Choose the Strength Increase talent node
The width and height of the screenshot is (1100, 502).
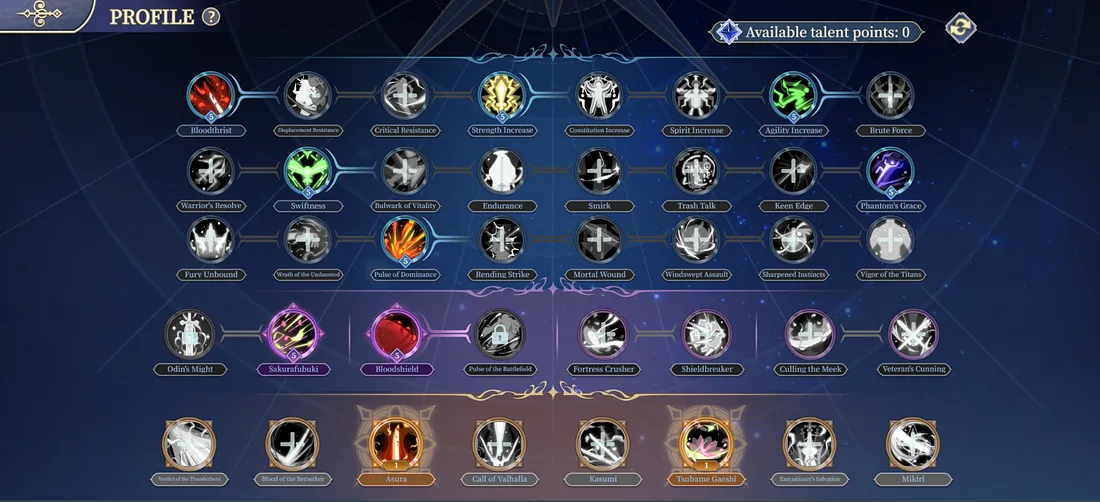(502, 96)
